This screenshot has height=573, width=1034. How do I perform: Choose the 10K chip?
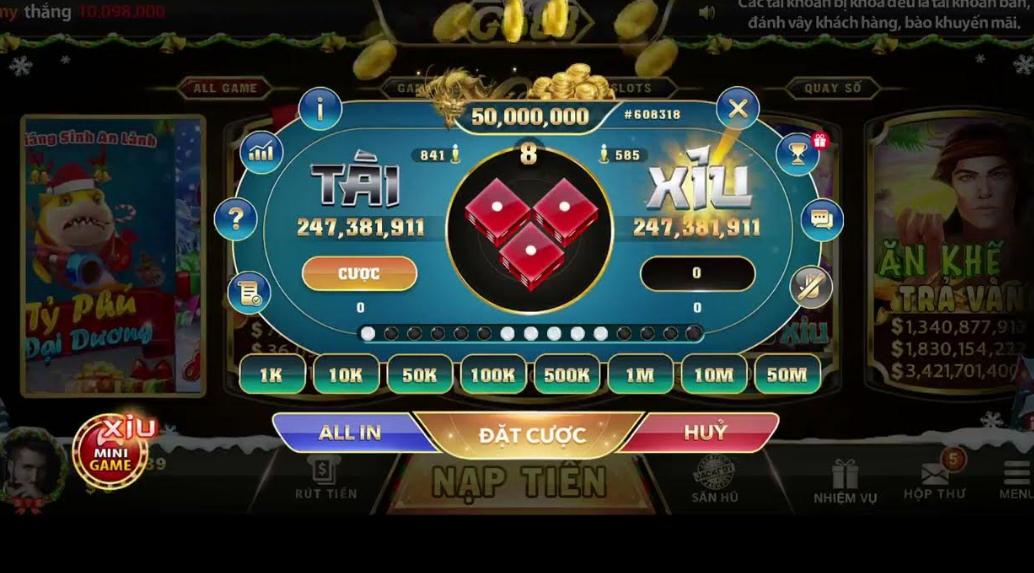point(346,375)
